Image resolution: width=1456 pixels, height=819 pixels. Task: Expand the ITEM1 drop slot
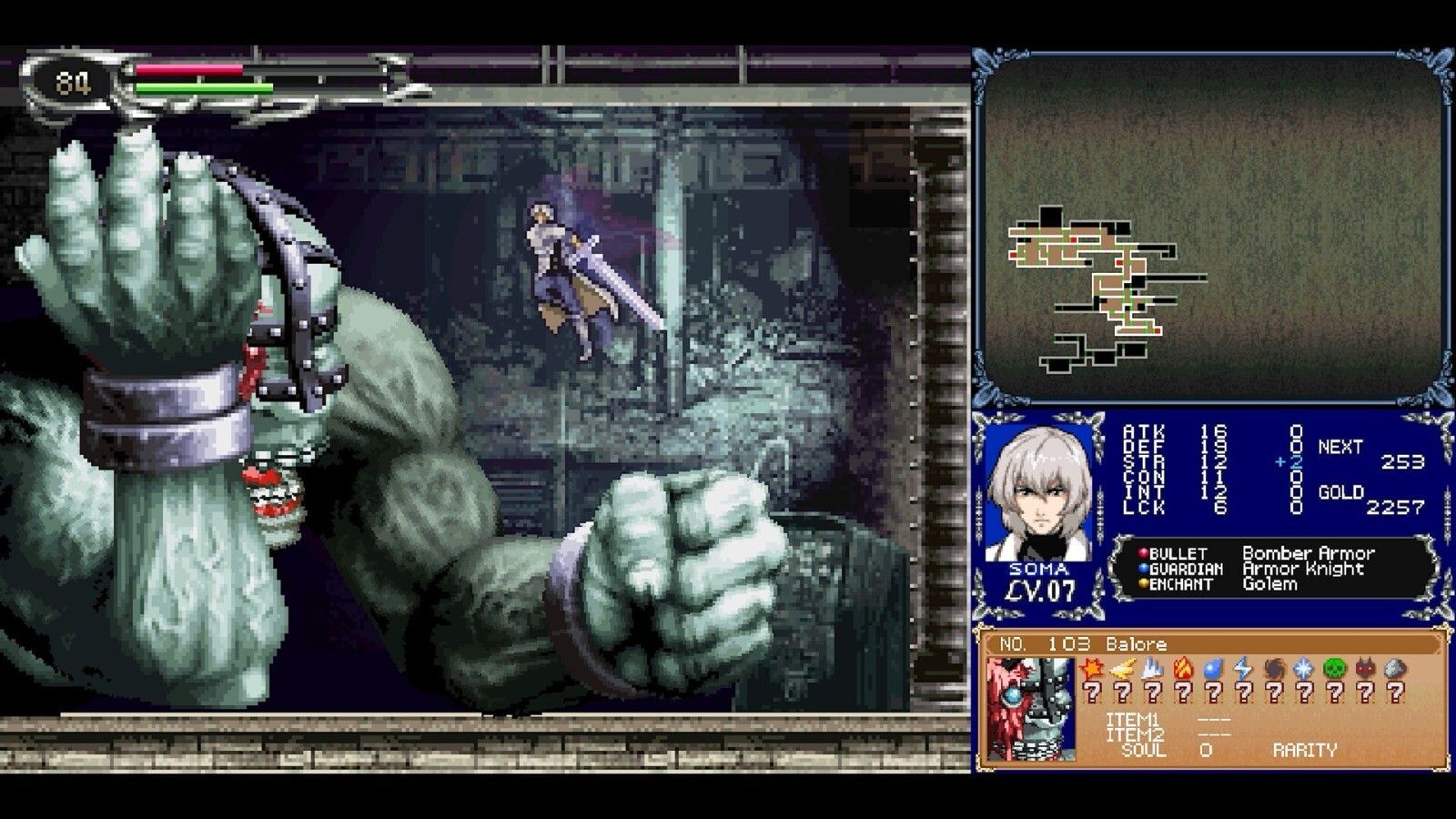click(x=1213, y=720)
